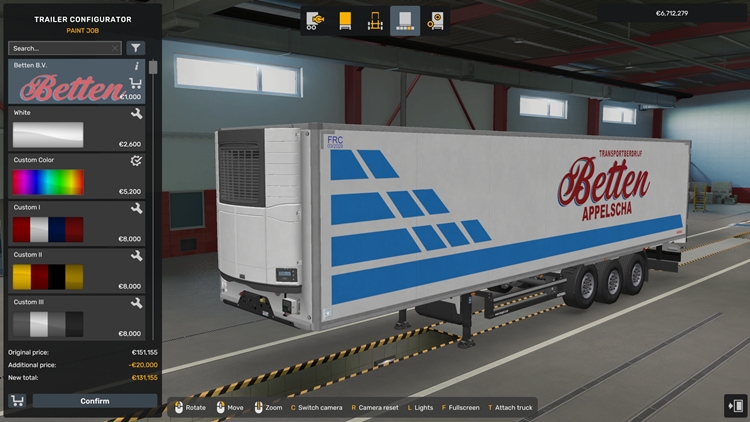Open the paint job filter options
Screen dimensions: 750x422
136,48
